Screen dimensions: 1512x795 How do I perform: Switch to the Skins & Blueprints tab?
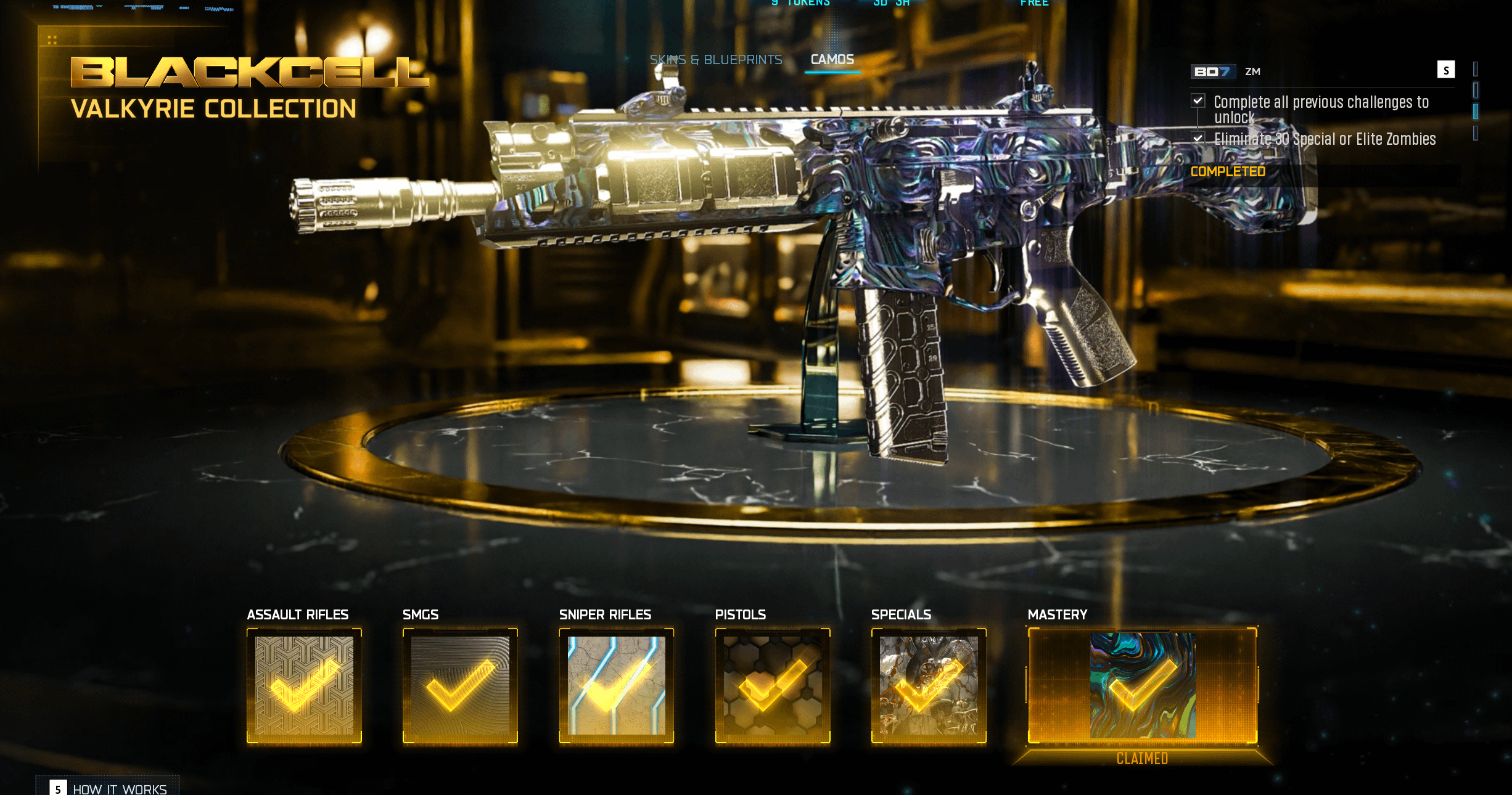click(x=715, y=60)
